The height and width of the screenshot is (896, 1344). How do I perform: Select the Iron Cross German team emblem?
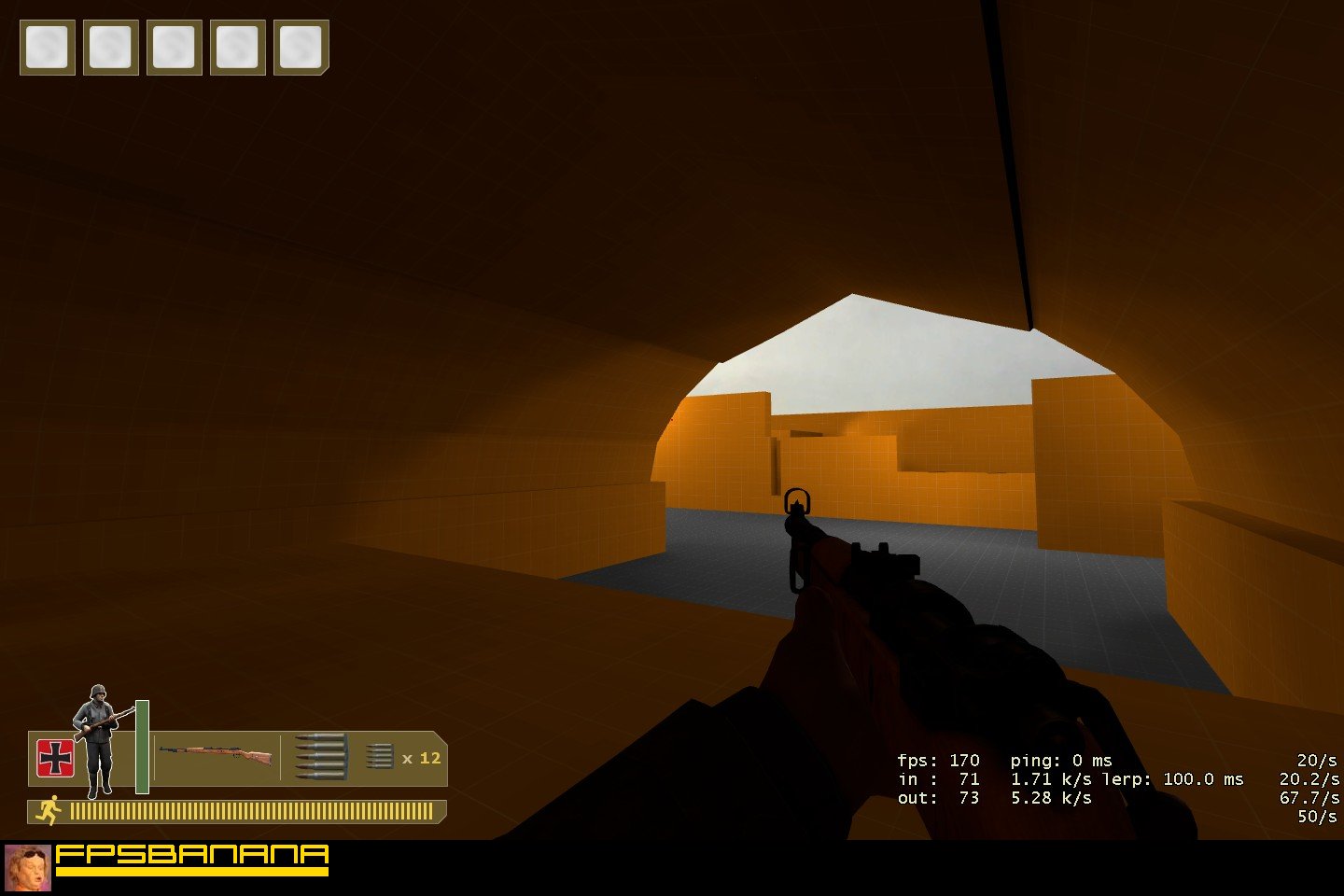[x=54, y=758]
